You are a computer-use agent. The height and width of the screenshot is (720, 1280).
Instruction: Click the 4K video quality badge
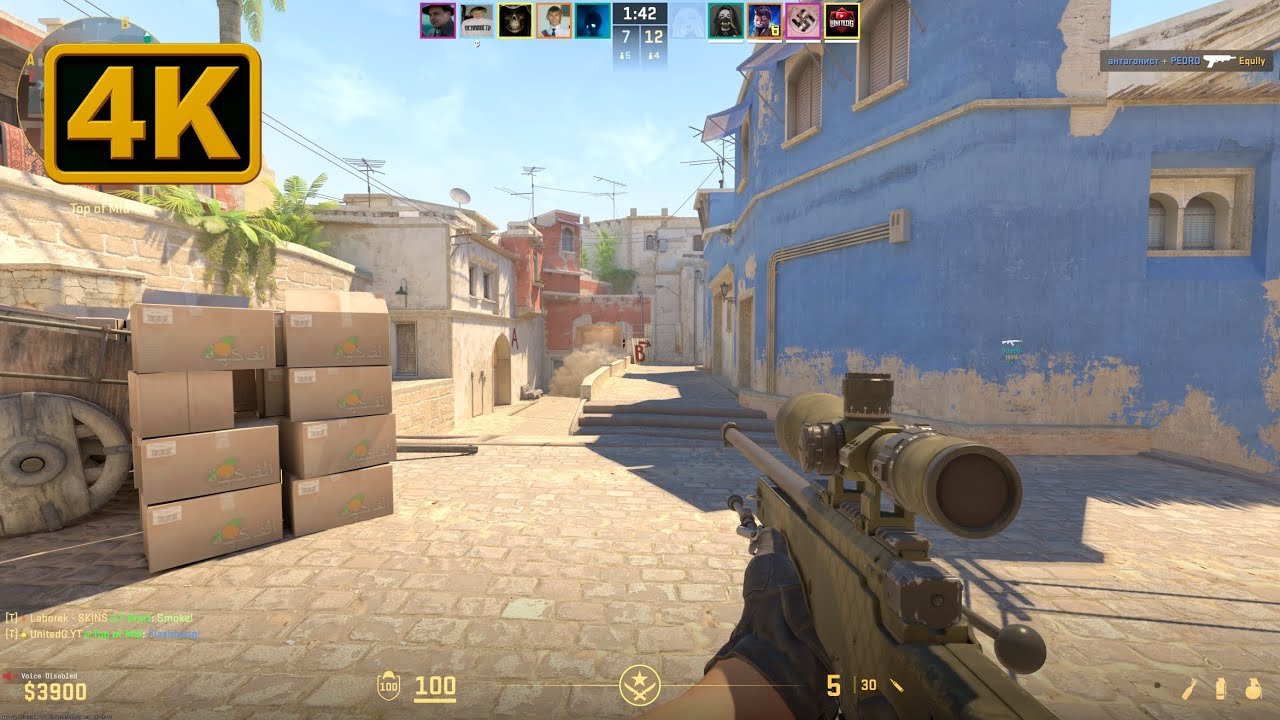(x=152, y=113)
